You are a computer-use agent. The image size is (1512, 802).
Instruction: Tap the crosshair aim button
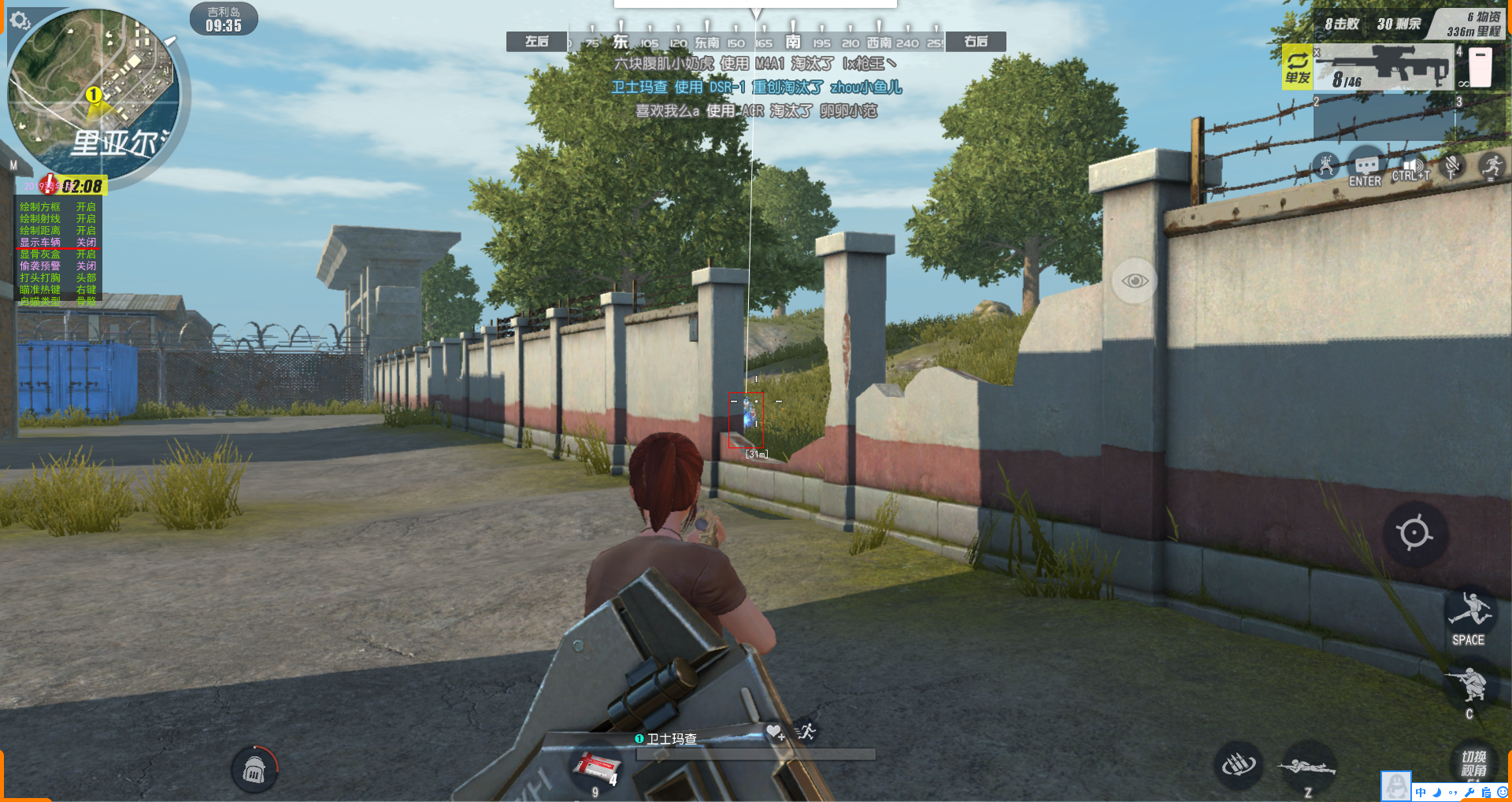tap(1414, 533)
